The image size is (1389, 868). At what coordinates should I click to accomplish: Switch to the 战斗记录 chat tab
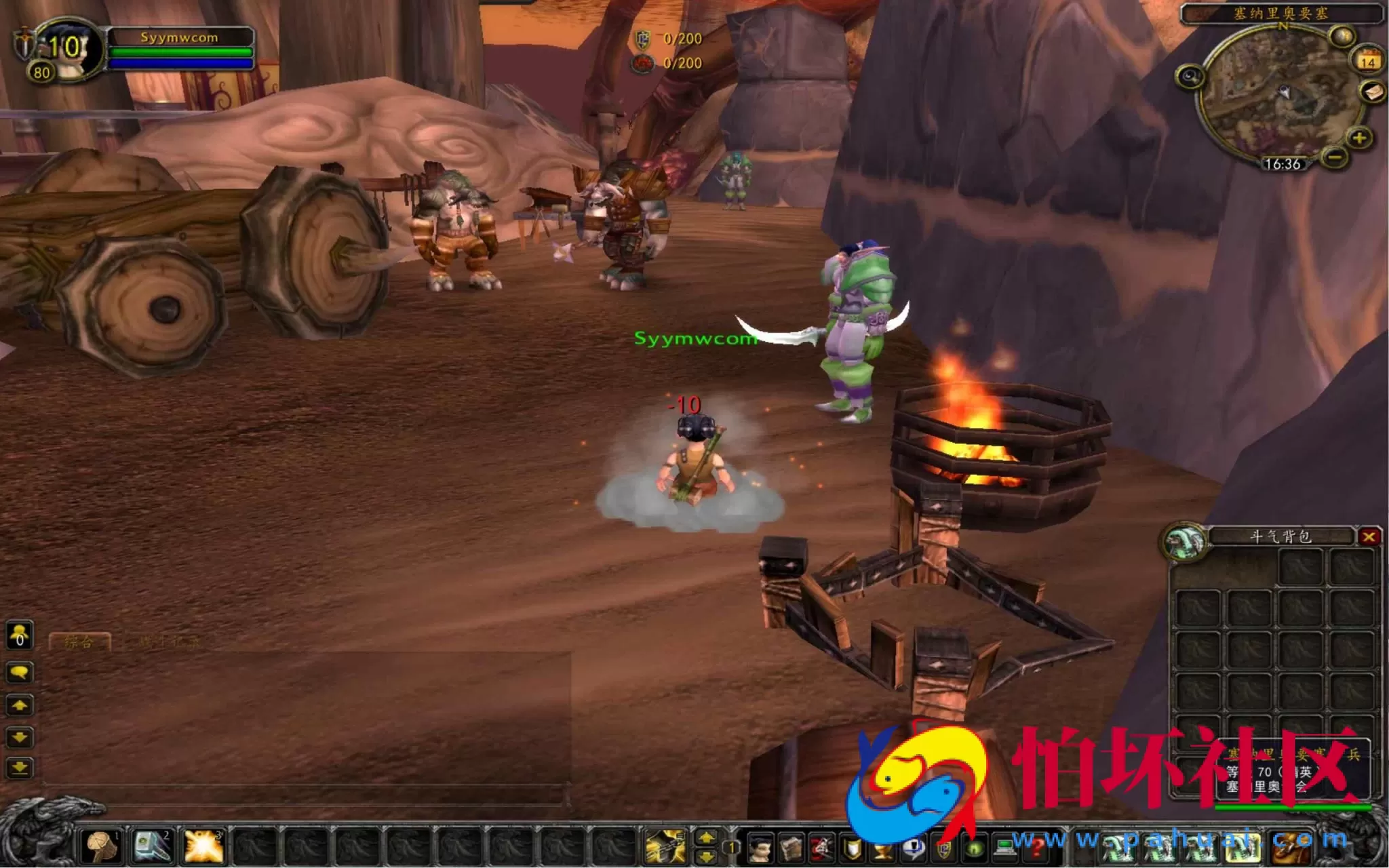click(x=168, y=642)
